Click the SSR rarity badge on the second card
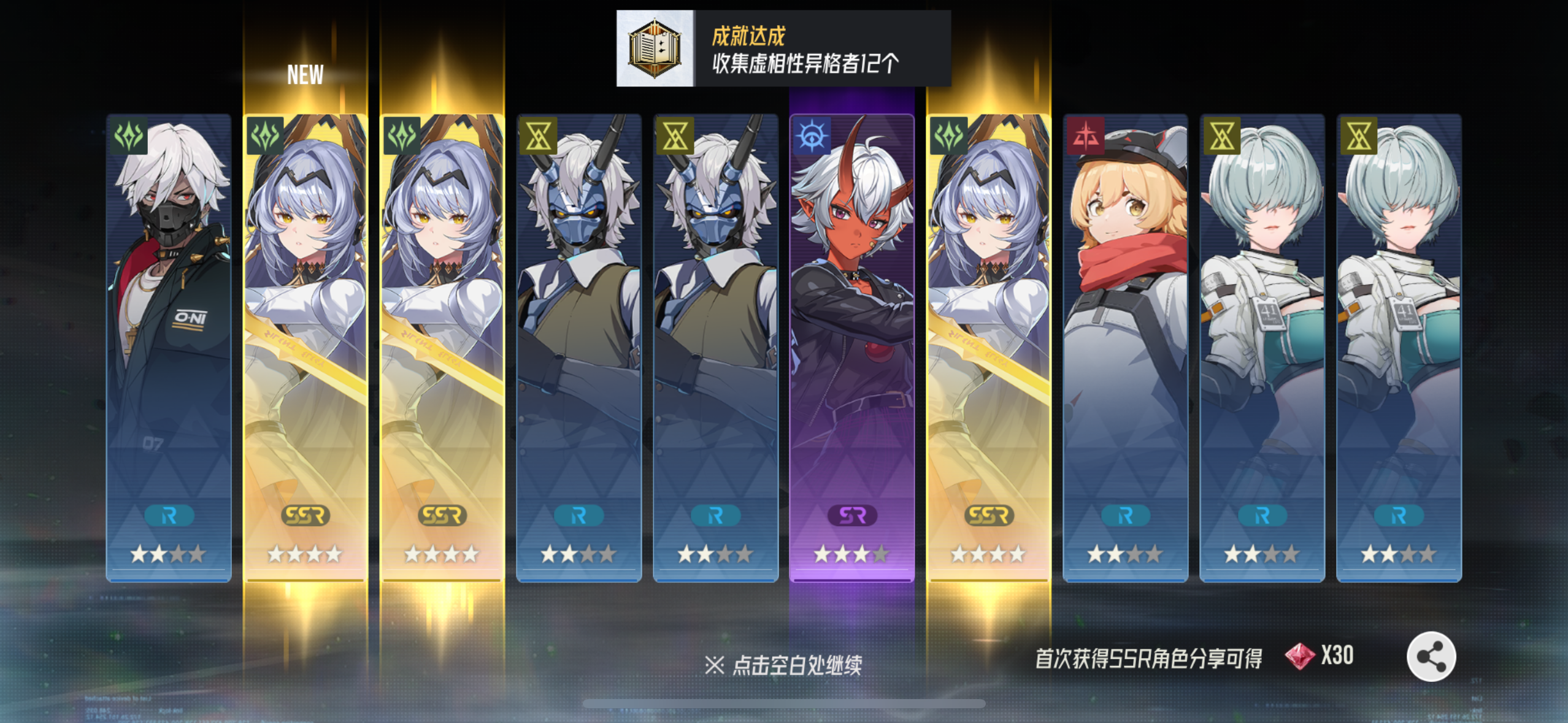The width and height of the screenshot is (1568, 723). pyautogui.click(x=306, y=516)
